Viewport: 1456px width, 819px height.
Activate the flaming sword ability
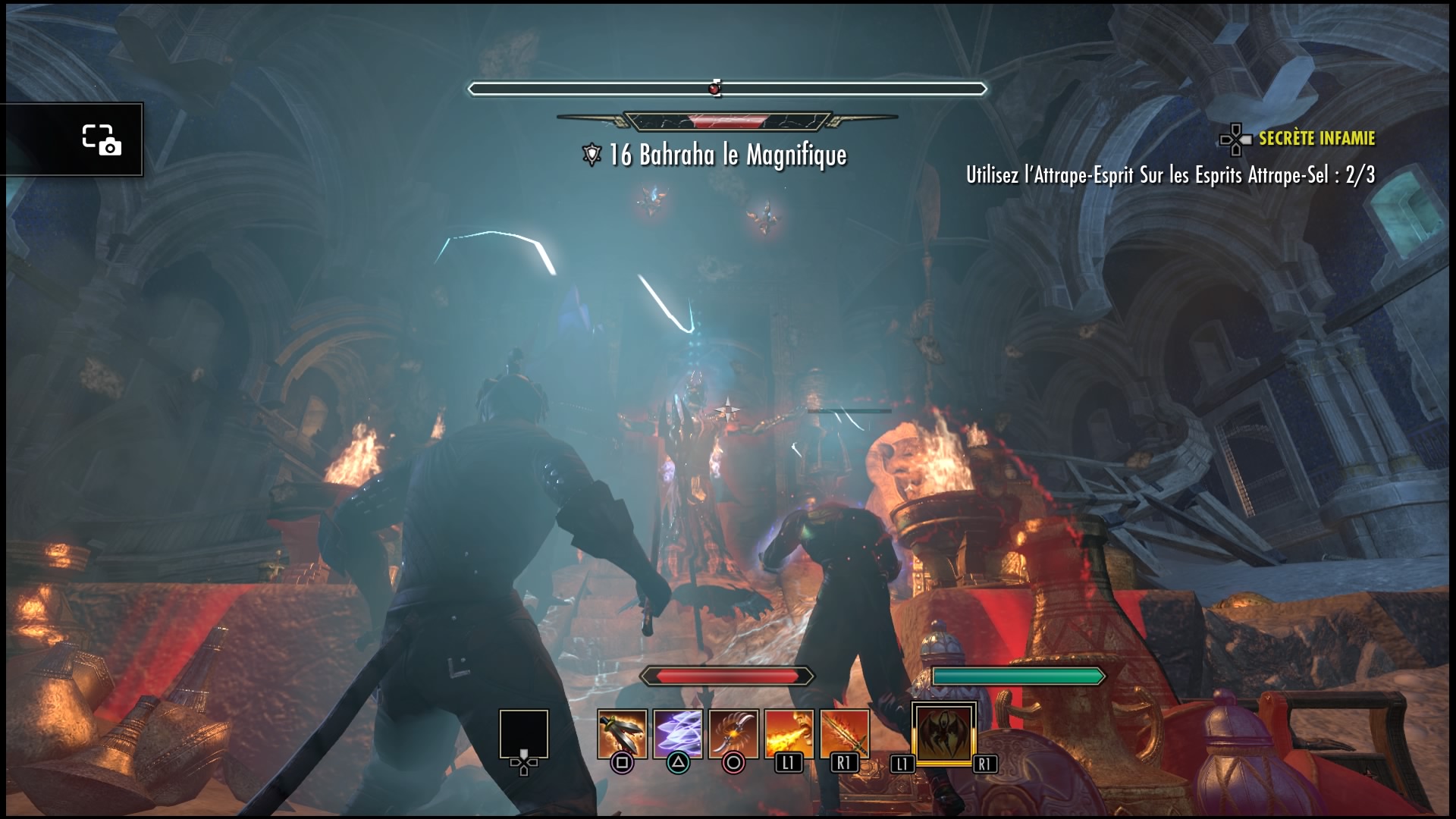point(844,733)
